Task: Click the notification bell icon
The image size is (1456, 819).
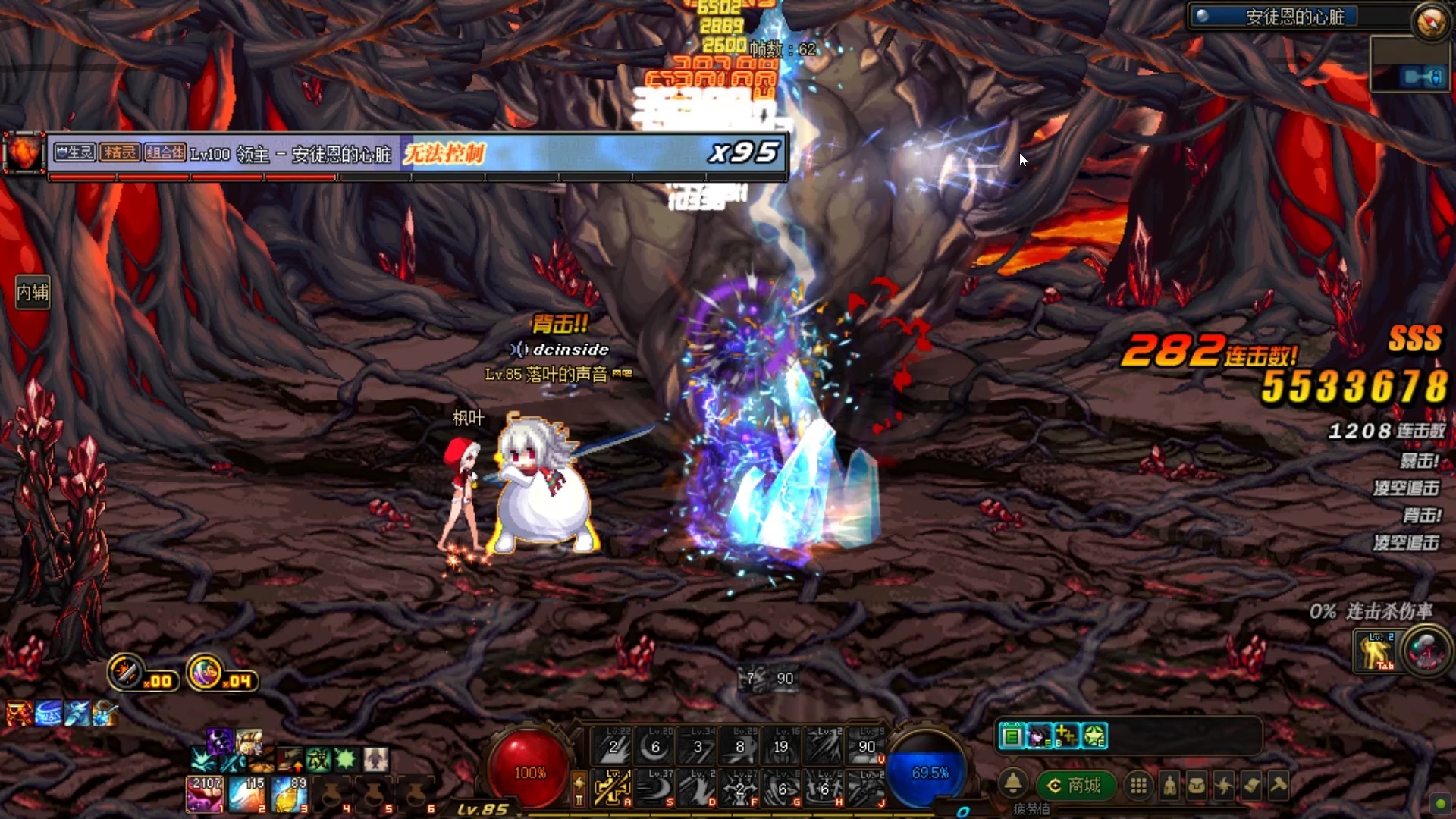Action: pyautogui.click(x=1013, y=783)
